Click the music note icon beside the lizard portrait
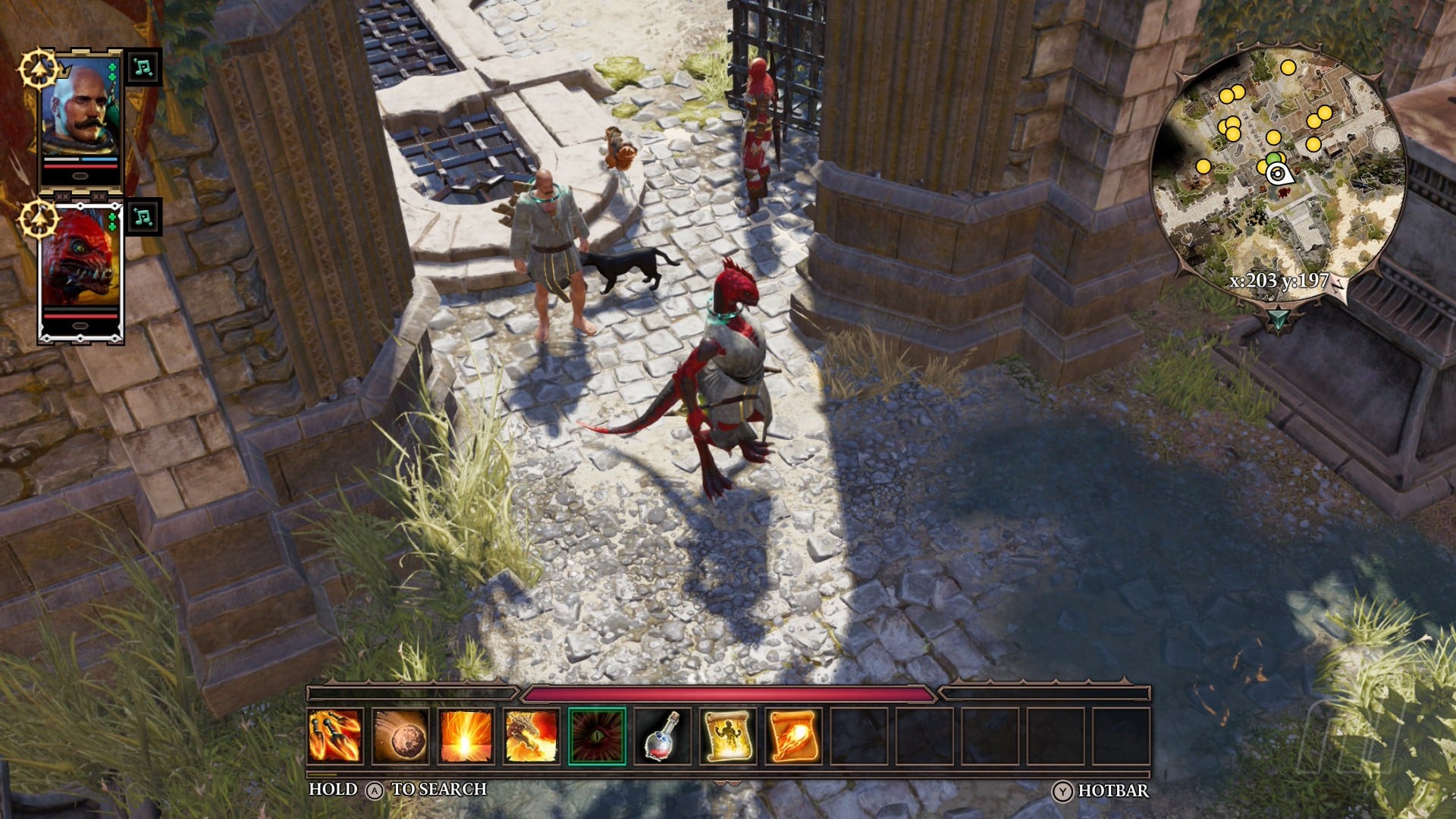Viewport: 1456px width, 819px height. coord(143,218)
